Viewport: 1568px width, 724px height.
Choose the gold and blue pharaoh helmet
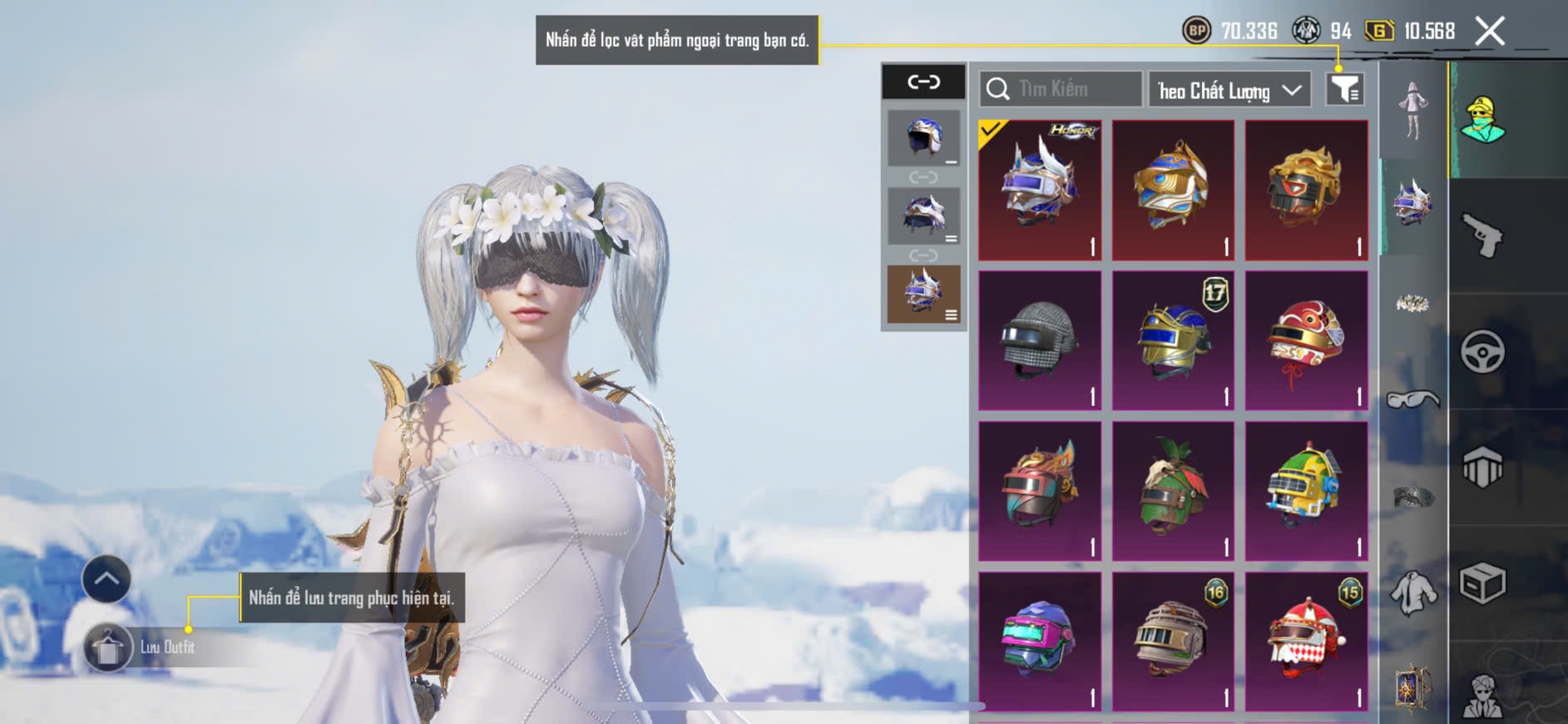[1173, 190]
